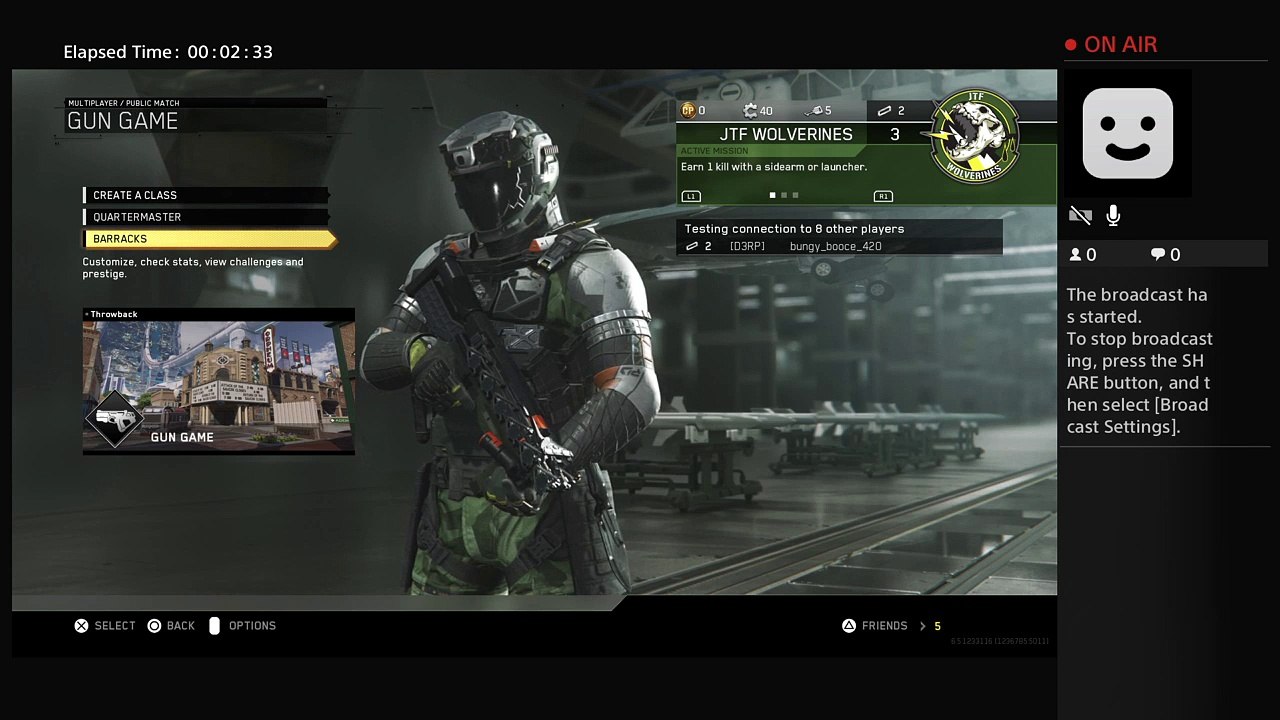Toggle the broadcast microphone icon
This screenshot has width=1280, height=720.
click(x=1113, y=215)
